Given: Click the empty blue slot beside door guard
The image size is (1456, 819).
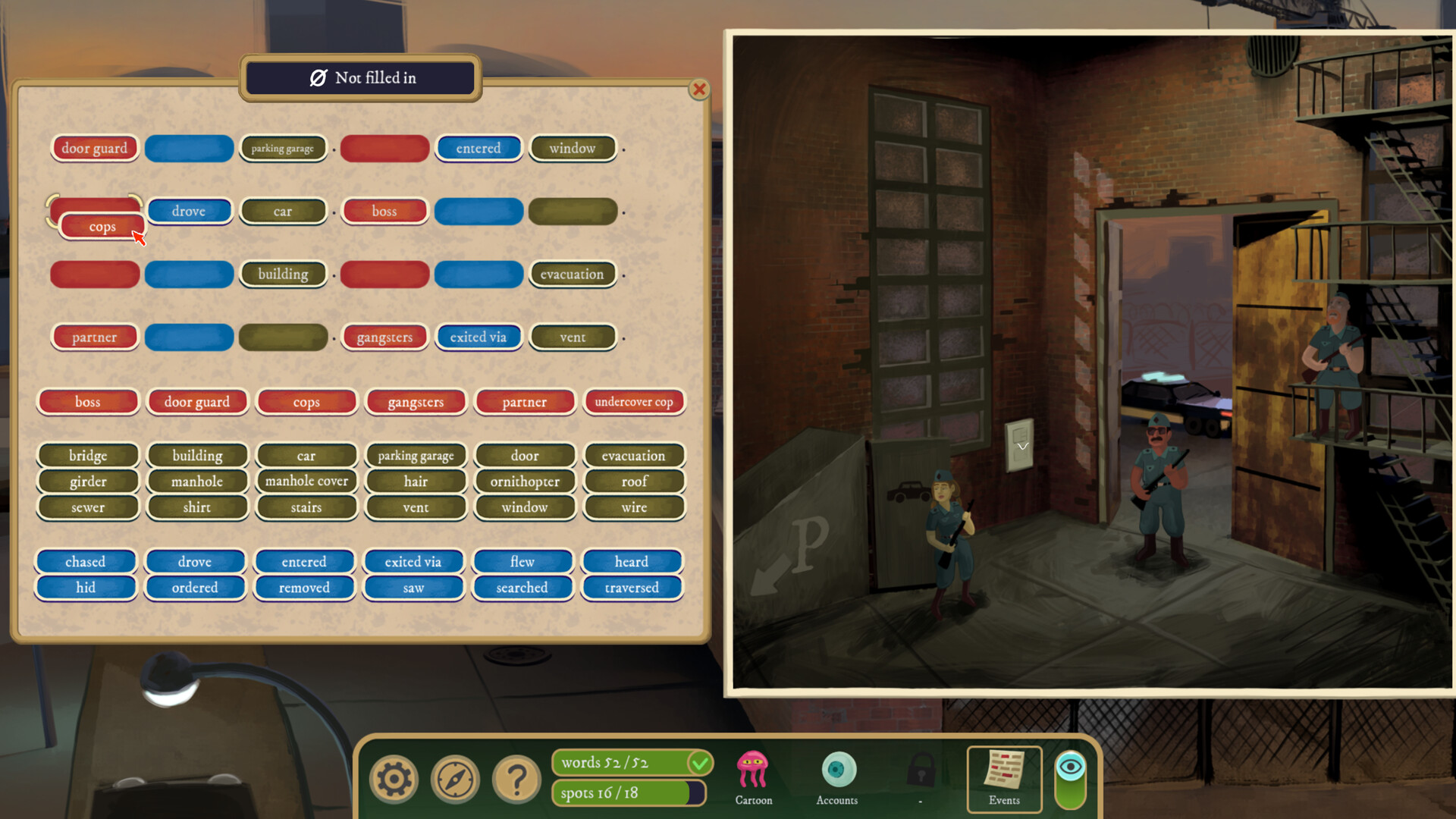Looking at the screenshot, I should [x=189, y=148].
